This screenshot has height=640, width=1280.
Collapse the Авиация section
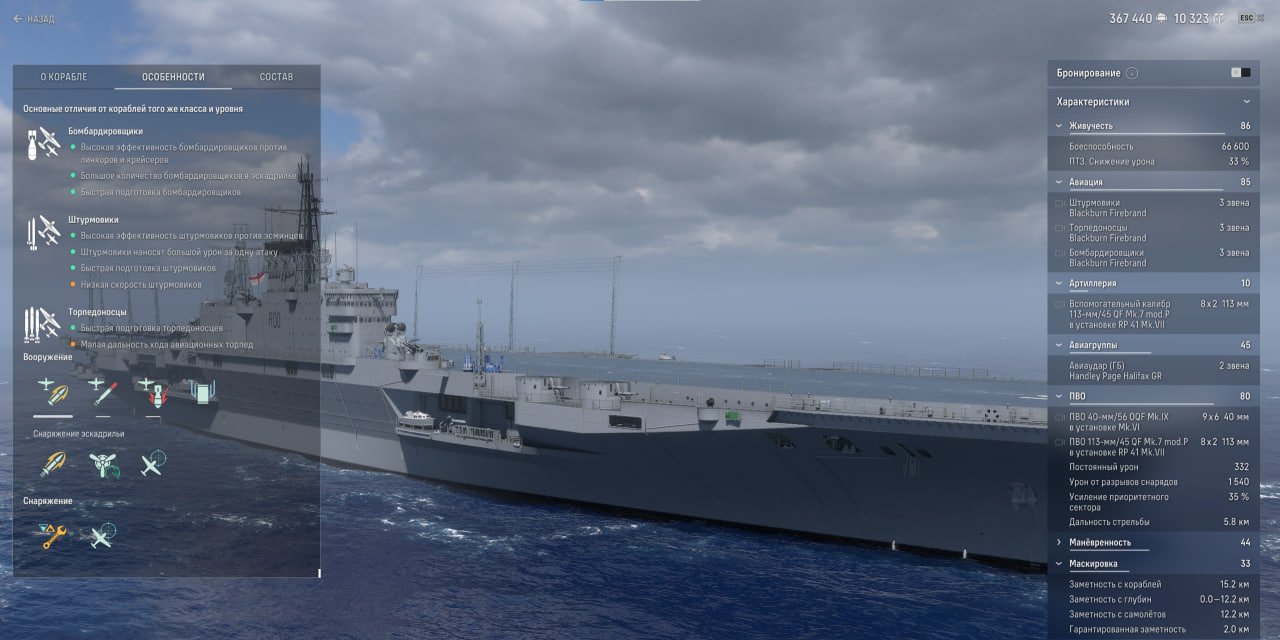pyautogui.click(x=1059, y=182)
